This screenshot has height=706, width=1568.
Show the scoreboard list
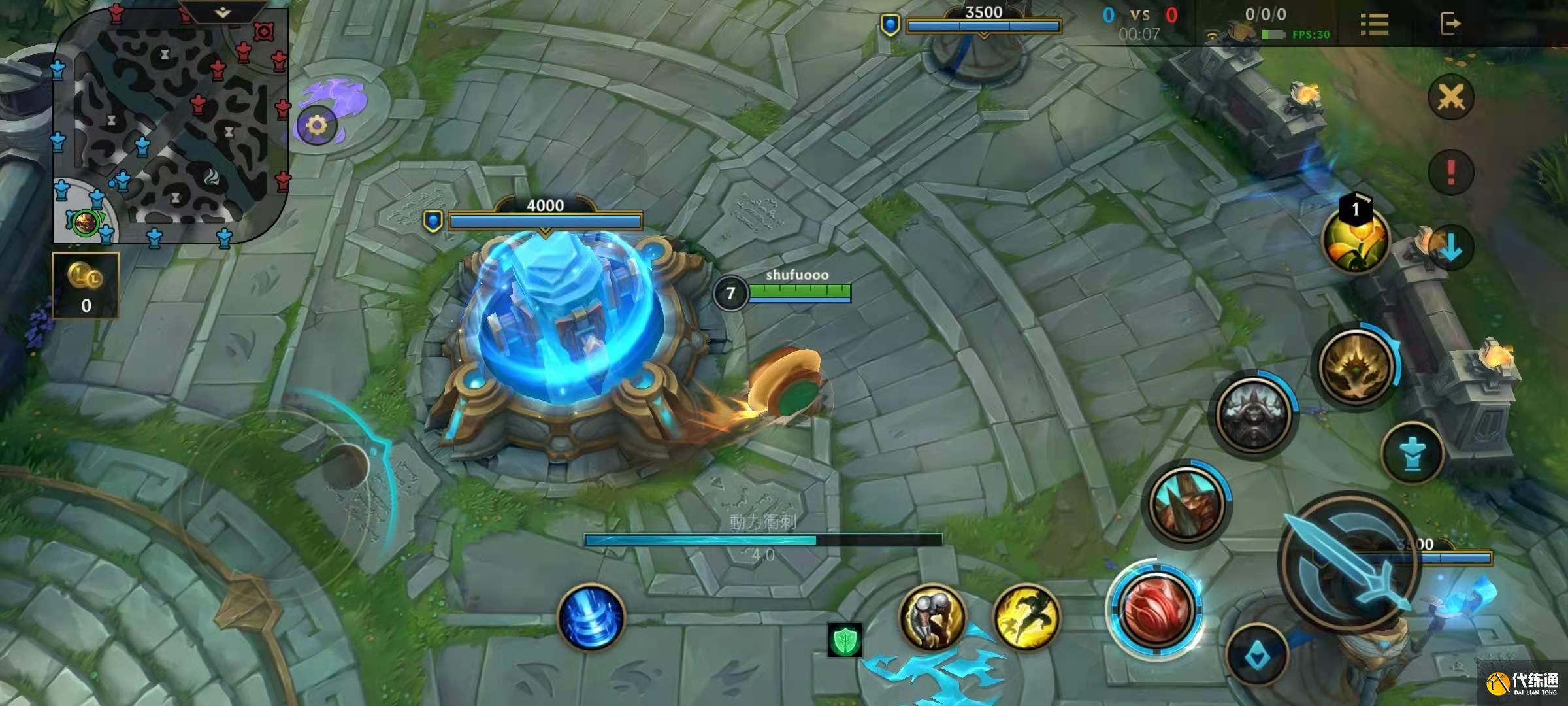[x=1374, y=24]
